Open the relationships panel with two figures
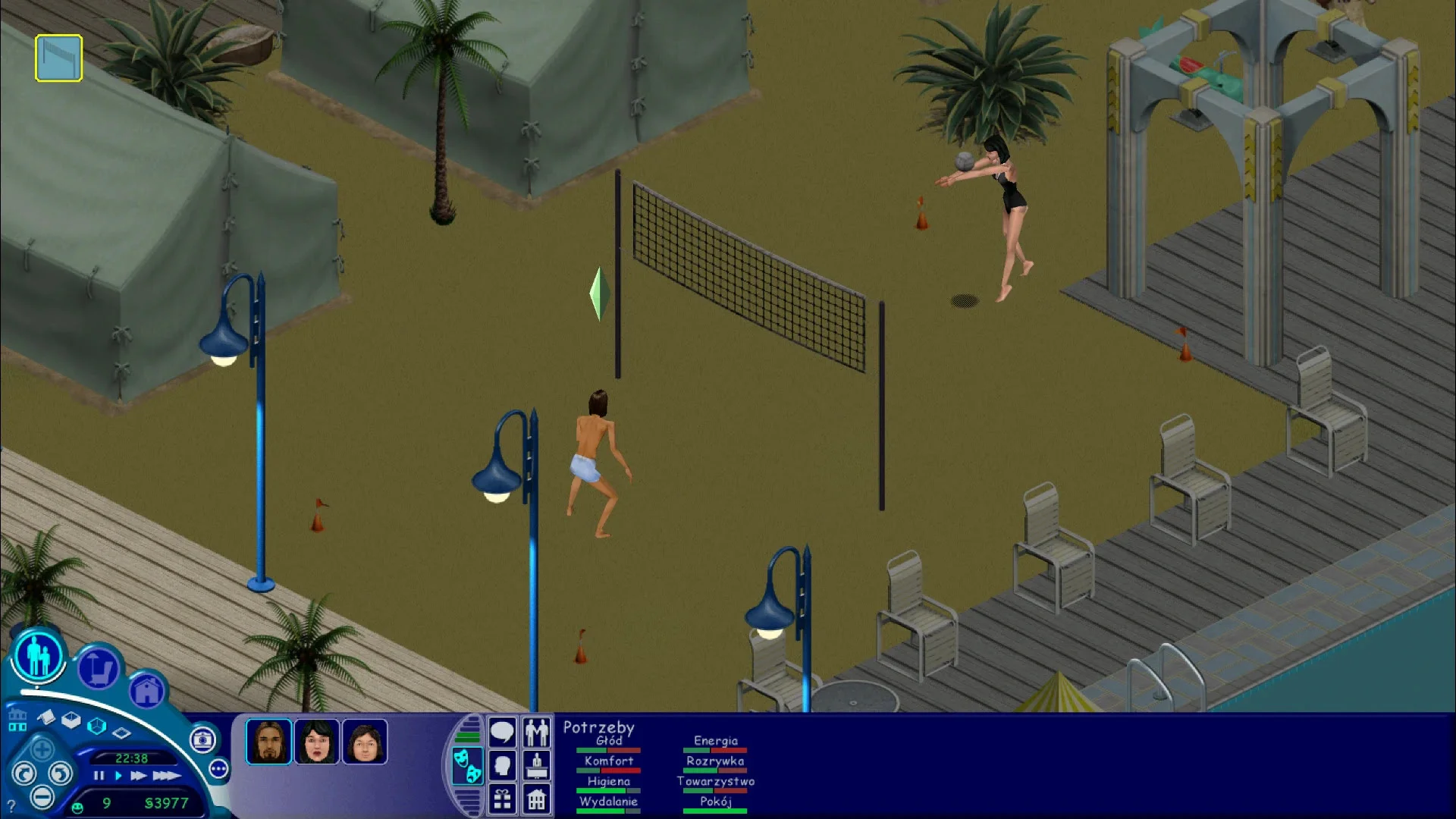The width and height of the screenshot is (1456, 819). click(537, 733)
